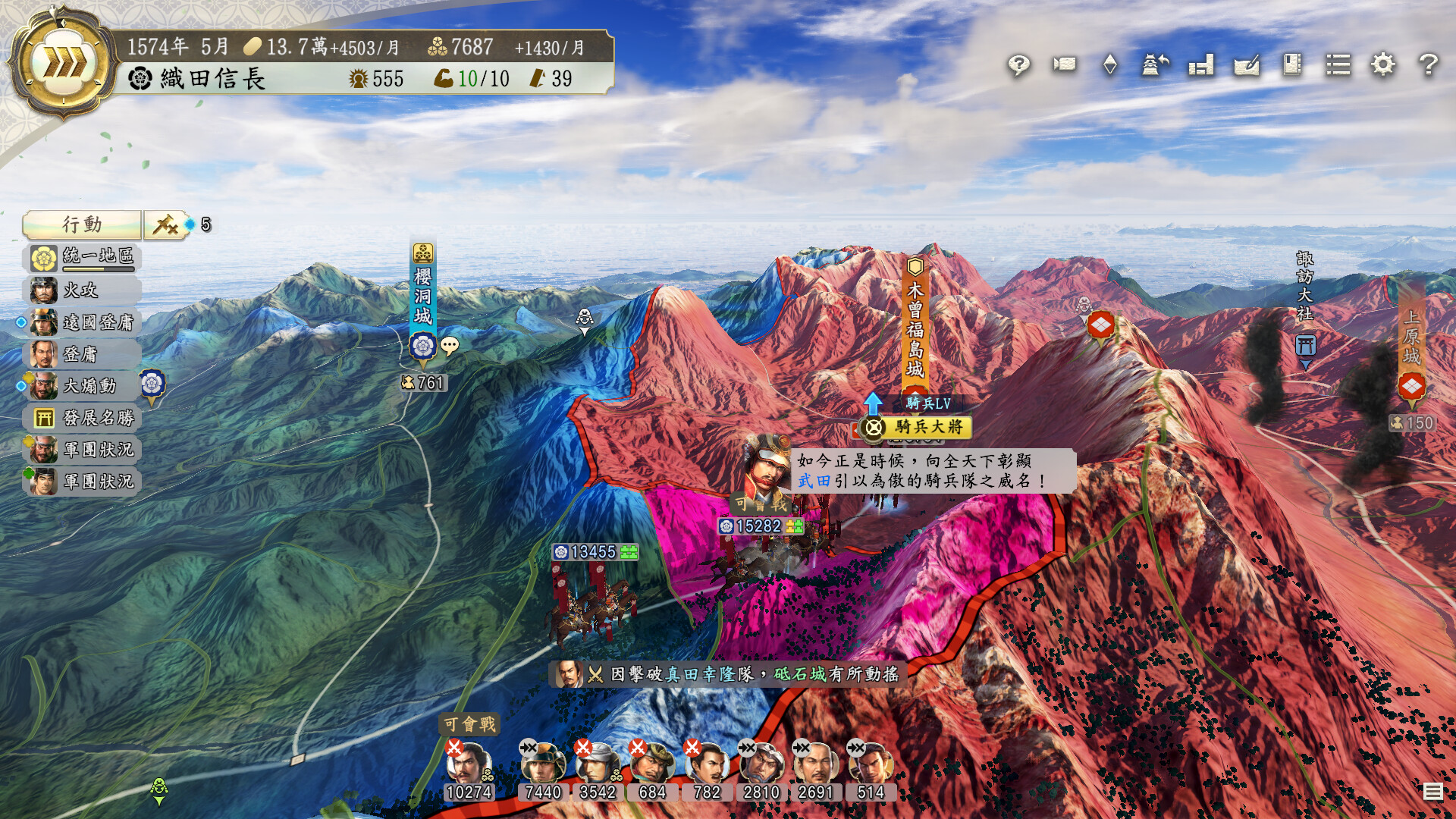This screenshot has width=1456, height=819.
Task: Click the castle-with-return-arrow icon
Action: coord(1154,66)
